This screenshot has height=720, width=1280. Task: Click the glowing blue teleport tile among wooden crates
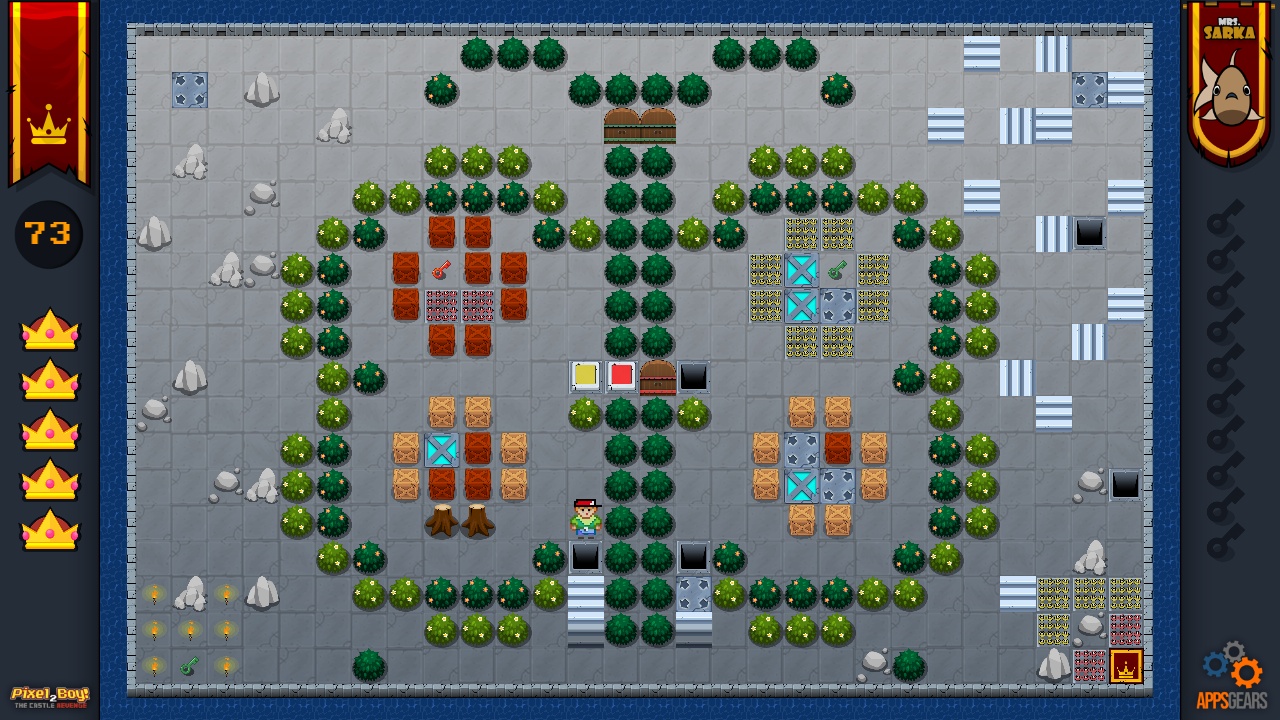pyautogui.click(x=441, y=451)
